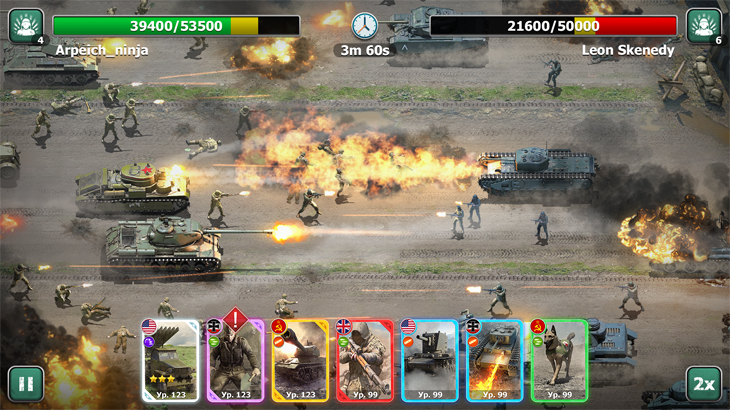Pause the battle
The width and height of the screenshot is (730, 410).
coord(25,384)
